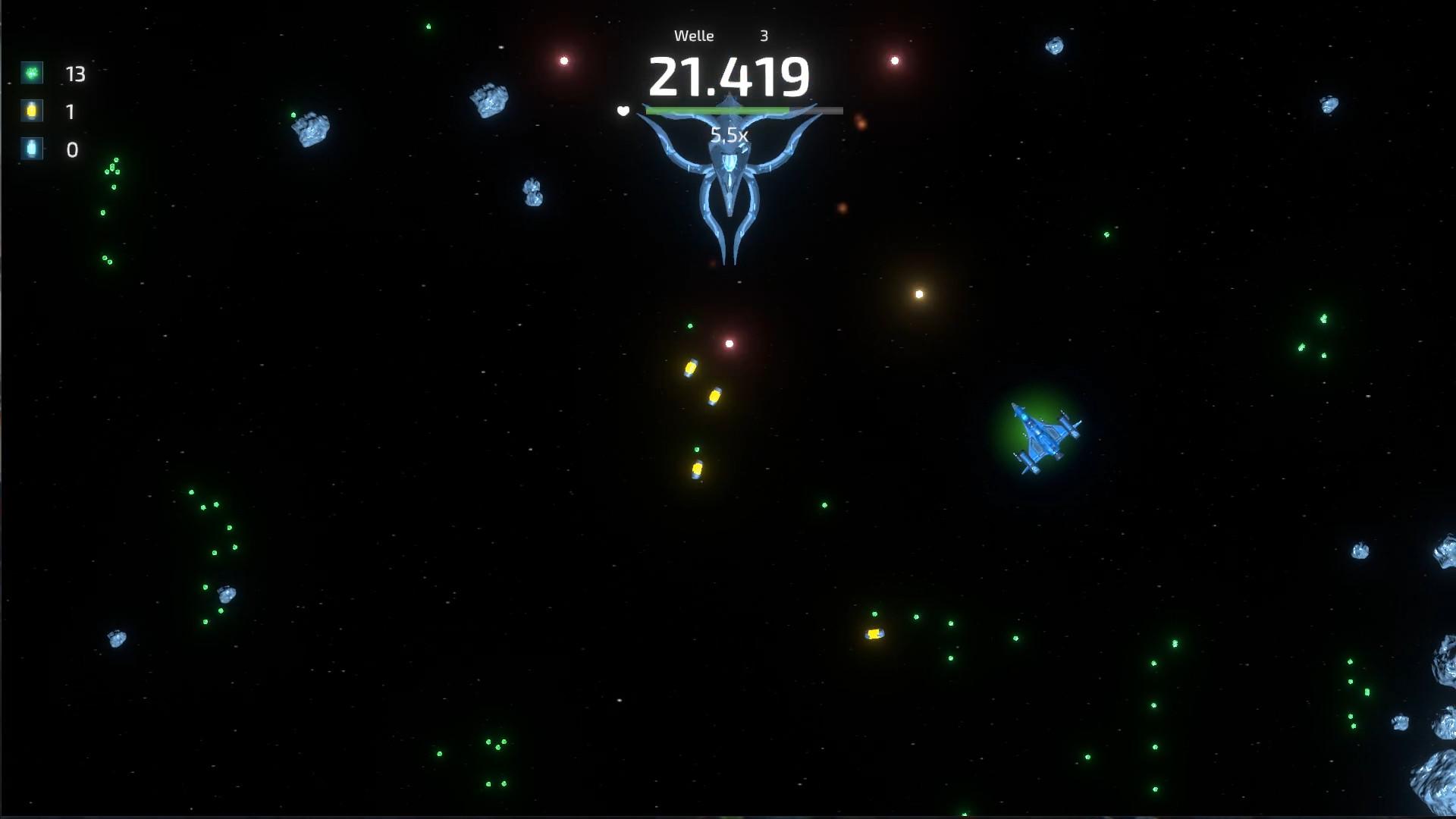Select the wave number 3 text
The height and width of the screenshot is (819, 1456).
click(x=764, y=35)
